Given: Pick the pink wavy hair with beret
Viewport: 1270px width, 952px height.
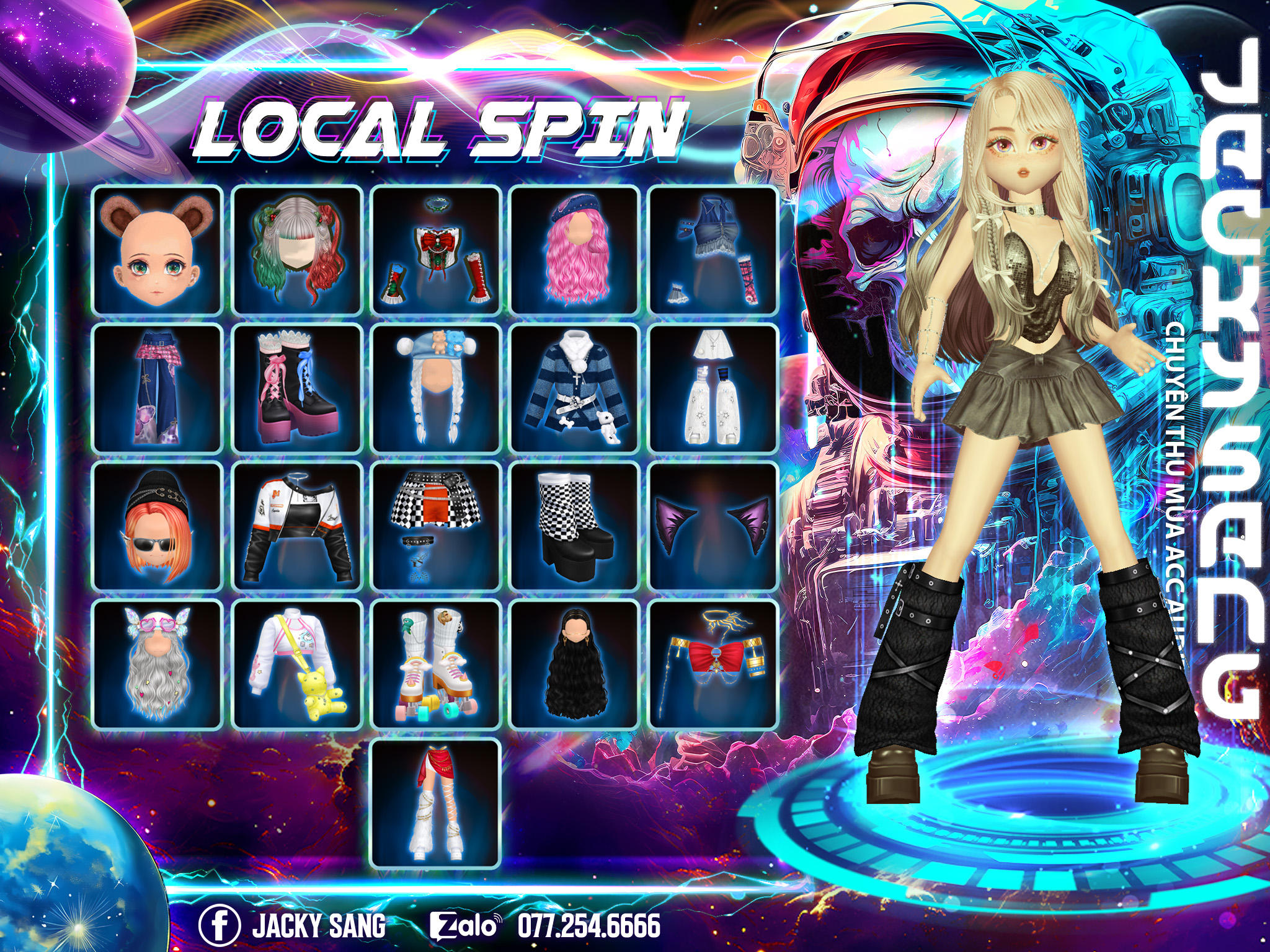Looking at the screenshot, I should click(574, 250).
